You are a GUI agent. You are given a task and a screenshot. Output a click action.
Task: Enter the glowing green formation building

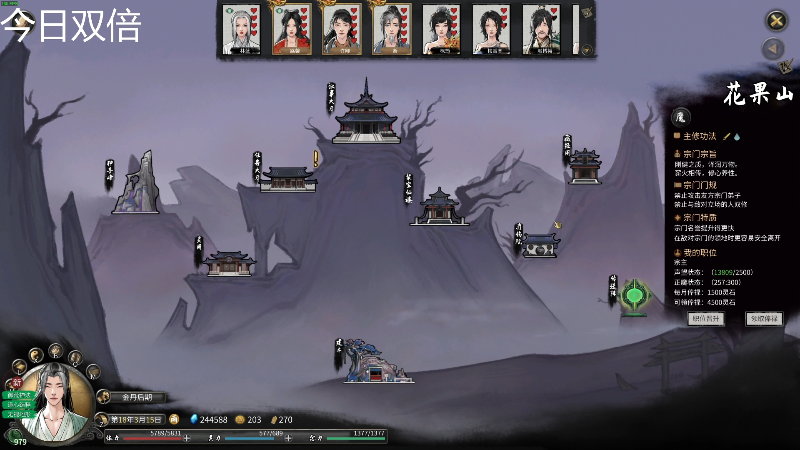click(x=634, y=297)
